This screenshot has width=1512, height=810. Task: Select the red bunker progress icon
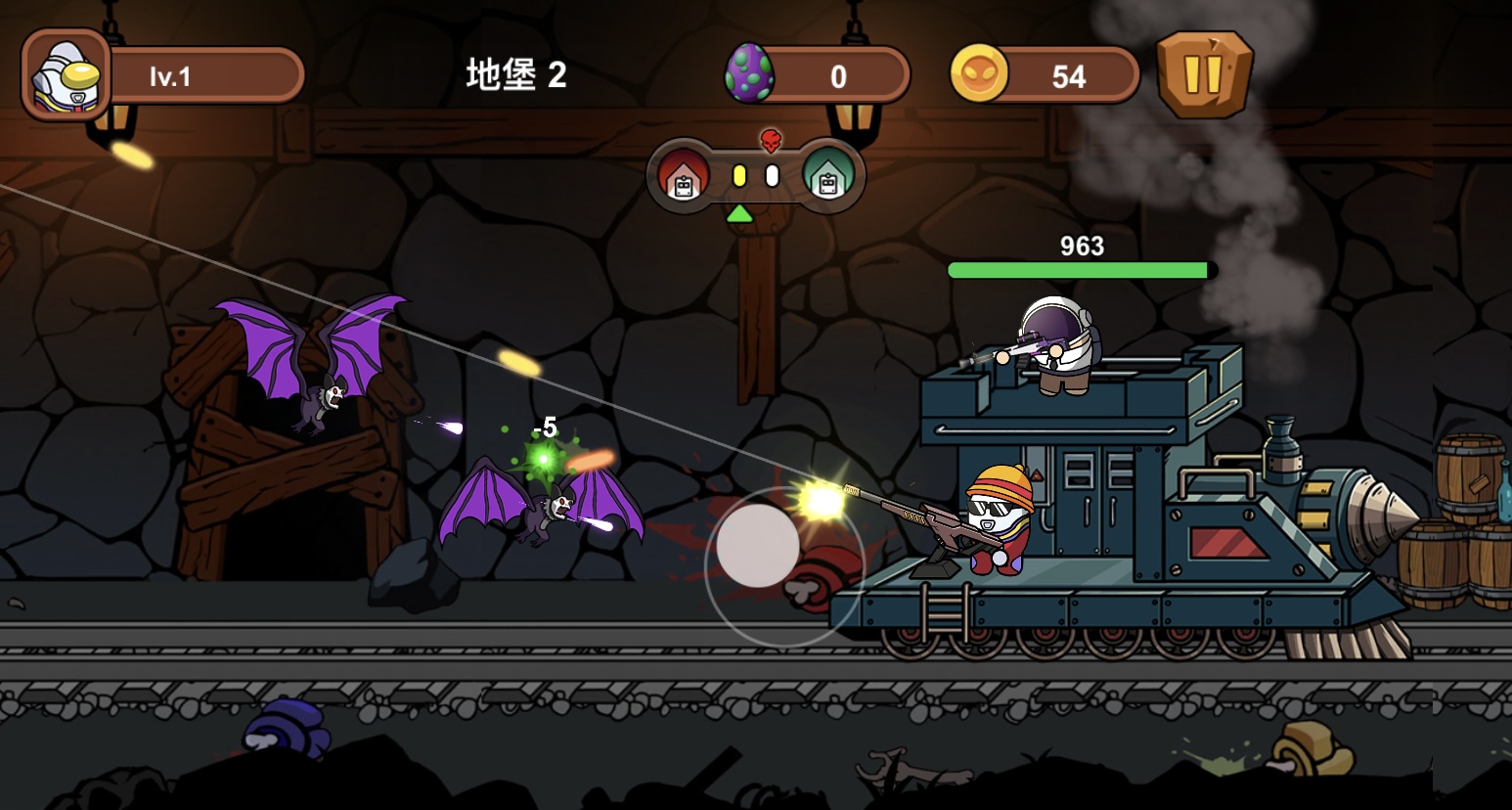pyautogui.click(x=683, y=176)
